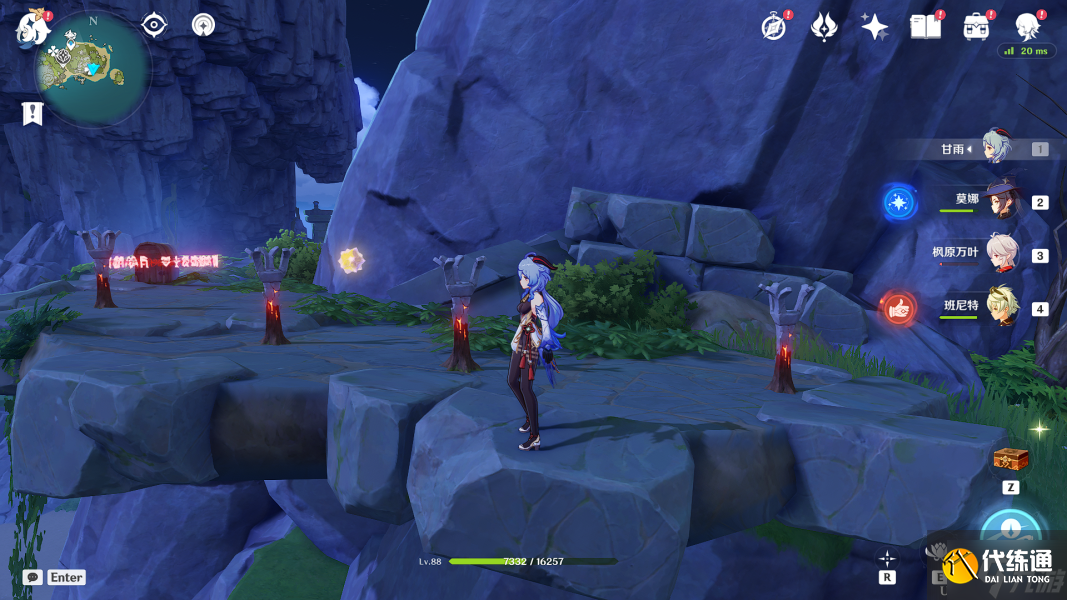Viewport: 1067px width, 600px height.
Task: Open the character screen icon
Action: point(1027,27)
